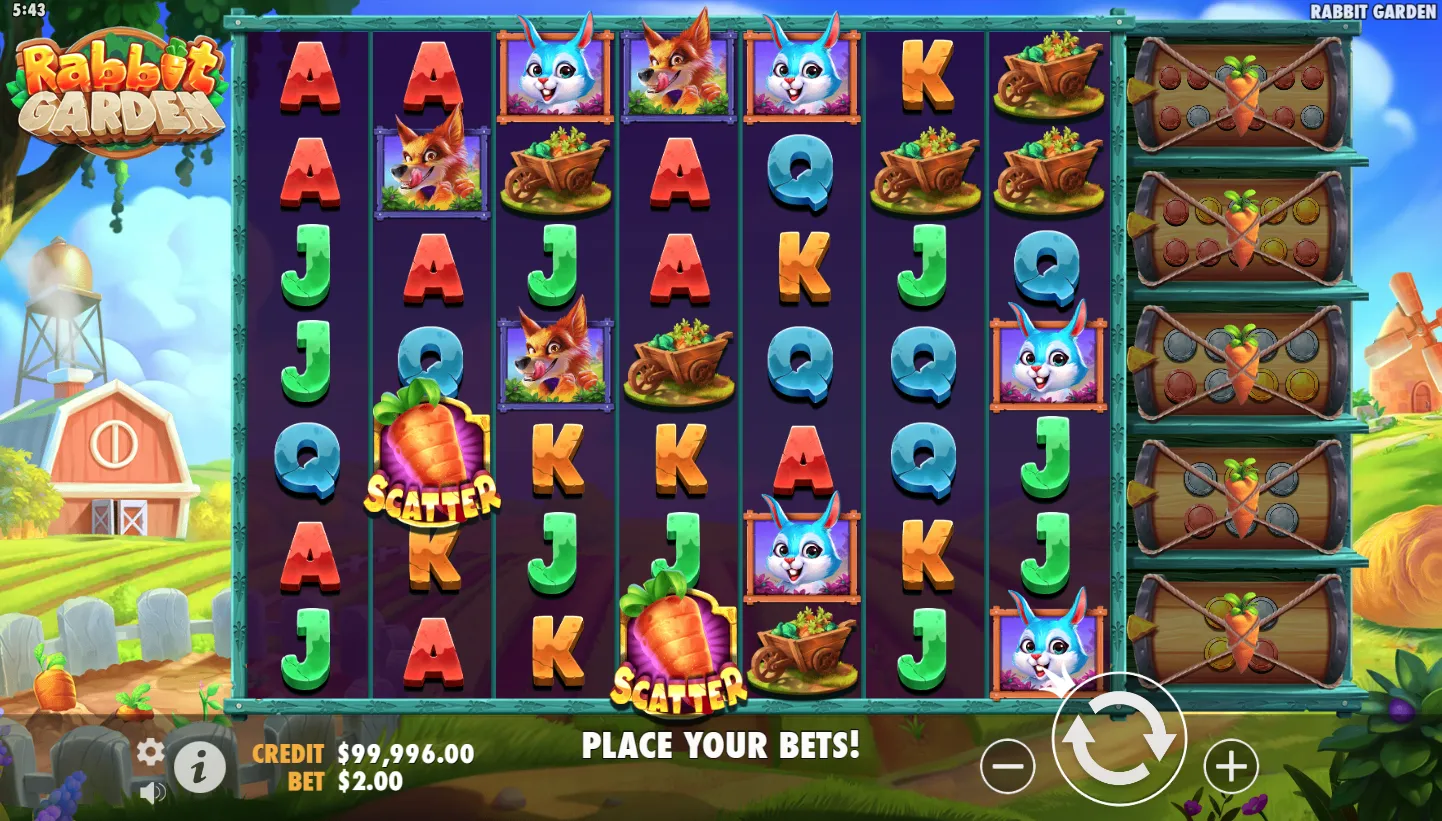1442x821 pixels.
Task: Decrease the bet with the minus button
Action: pos(1007,767)
